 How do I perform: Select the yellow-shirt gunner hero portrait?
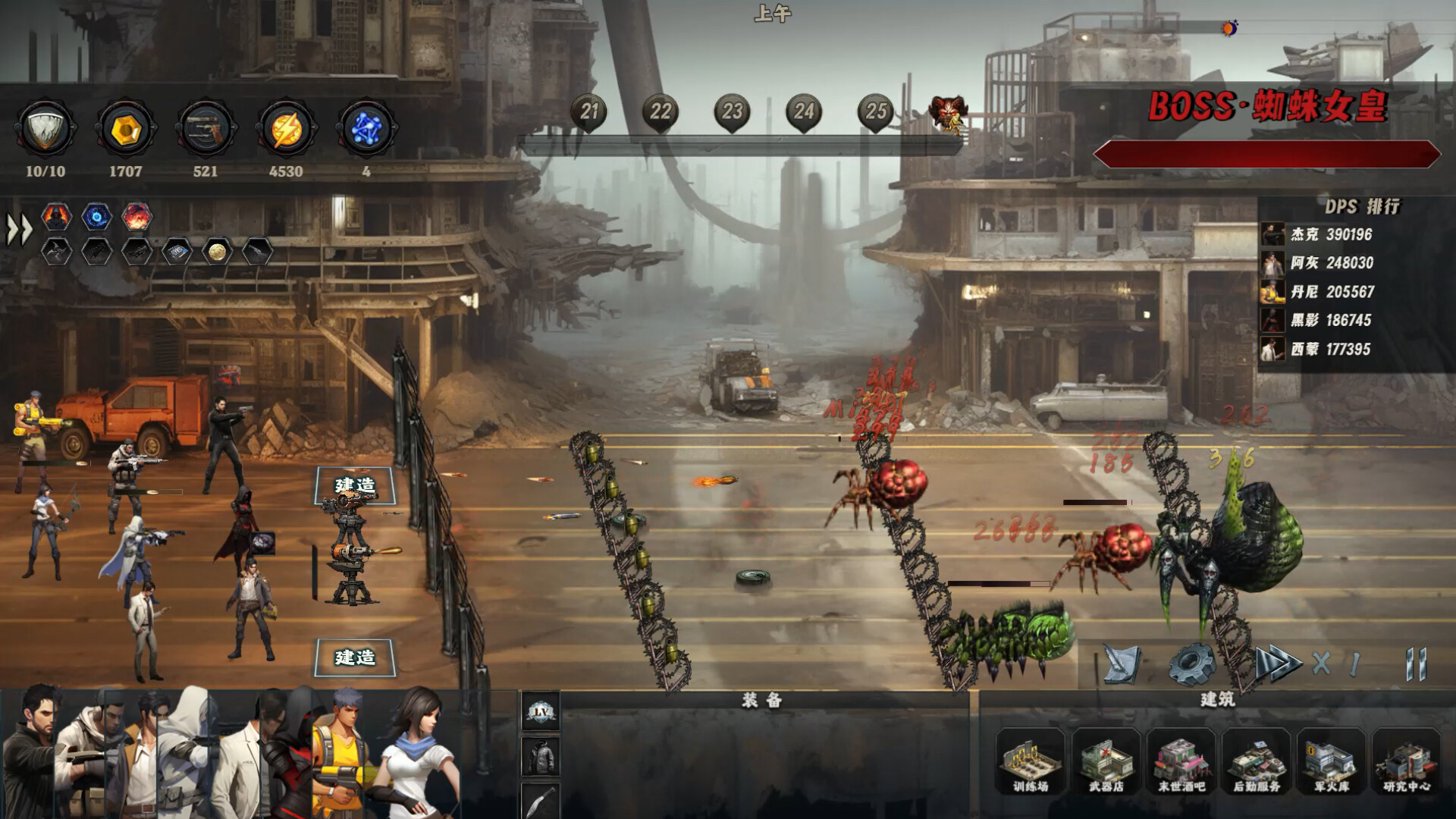tap(341, 755)
